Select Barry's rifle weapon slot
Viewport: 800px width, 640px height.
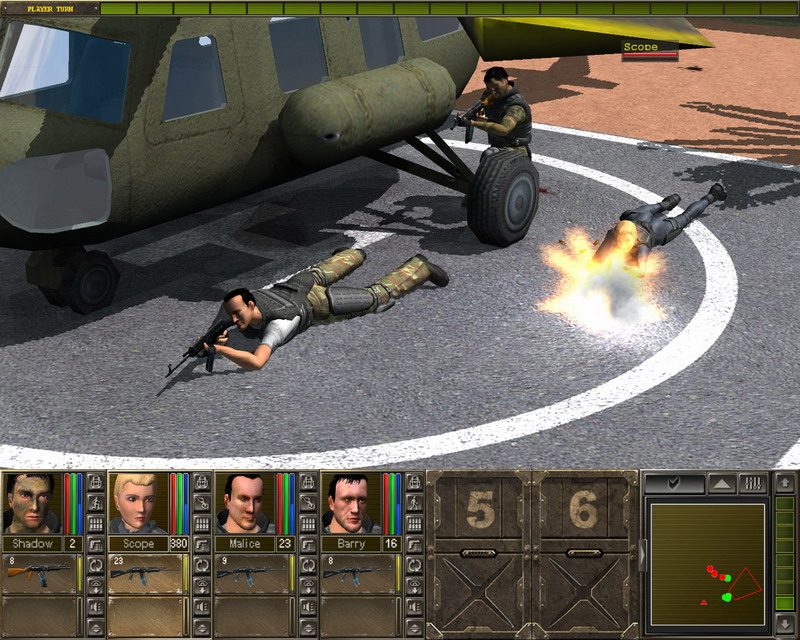[x=357, y=573]
